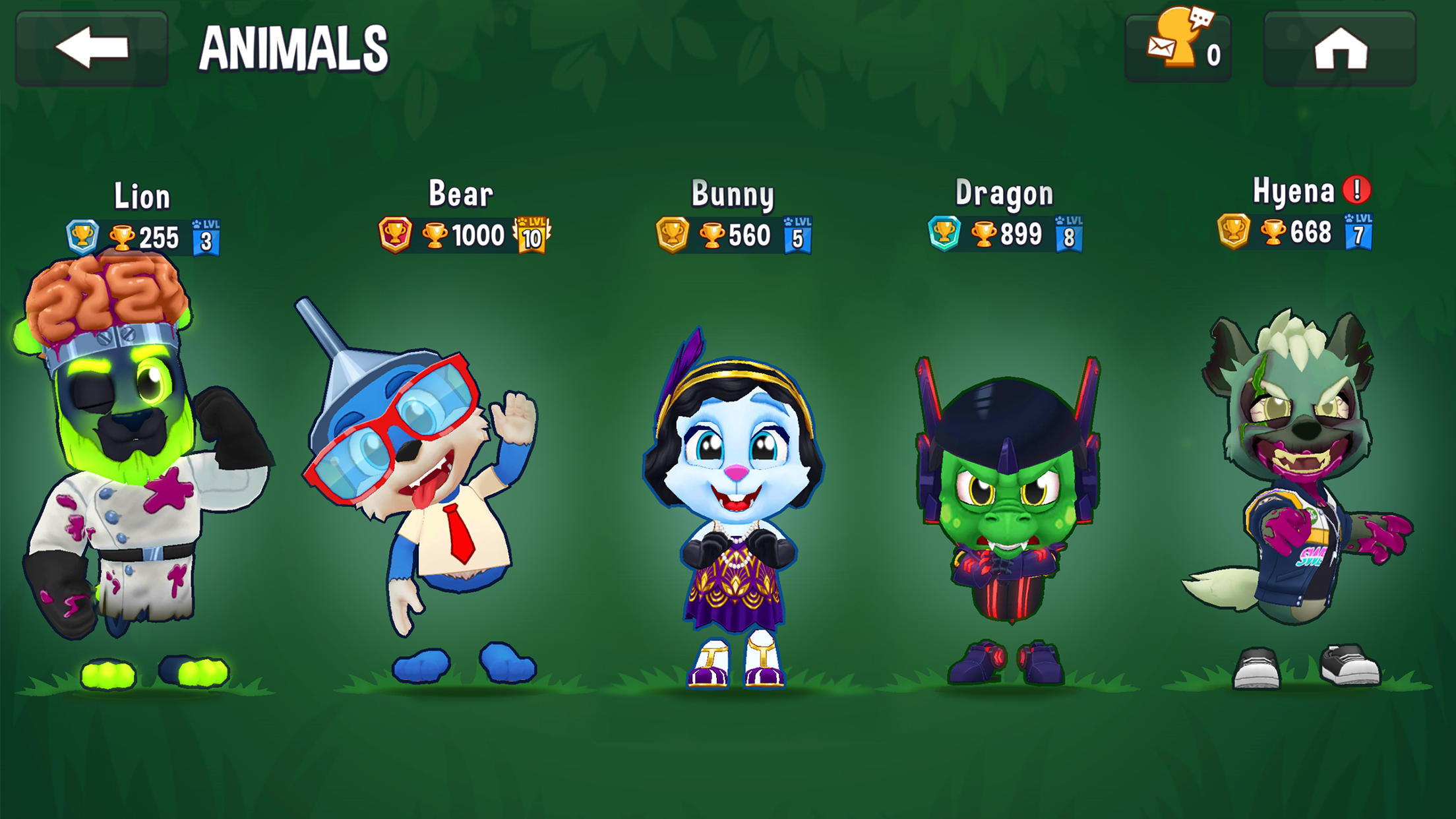Viewport: 1456px width, 819px height.
Task: Click the back arrow button
Action: (92, 47)
